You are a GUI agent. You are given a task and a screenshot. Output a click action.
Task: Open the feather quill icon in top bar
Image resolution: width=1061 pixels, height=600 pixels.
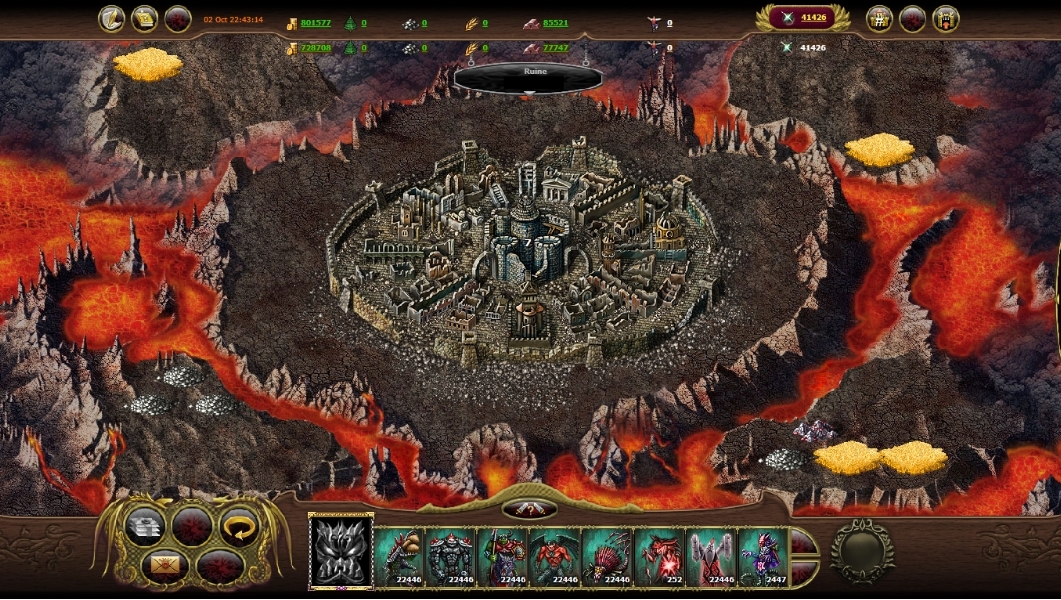pyautogui.click(x=111, y=19)
